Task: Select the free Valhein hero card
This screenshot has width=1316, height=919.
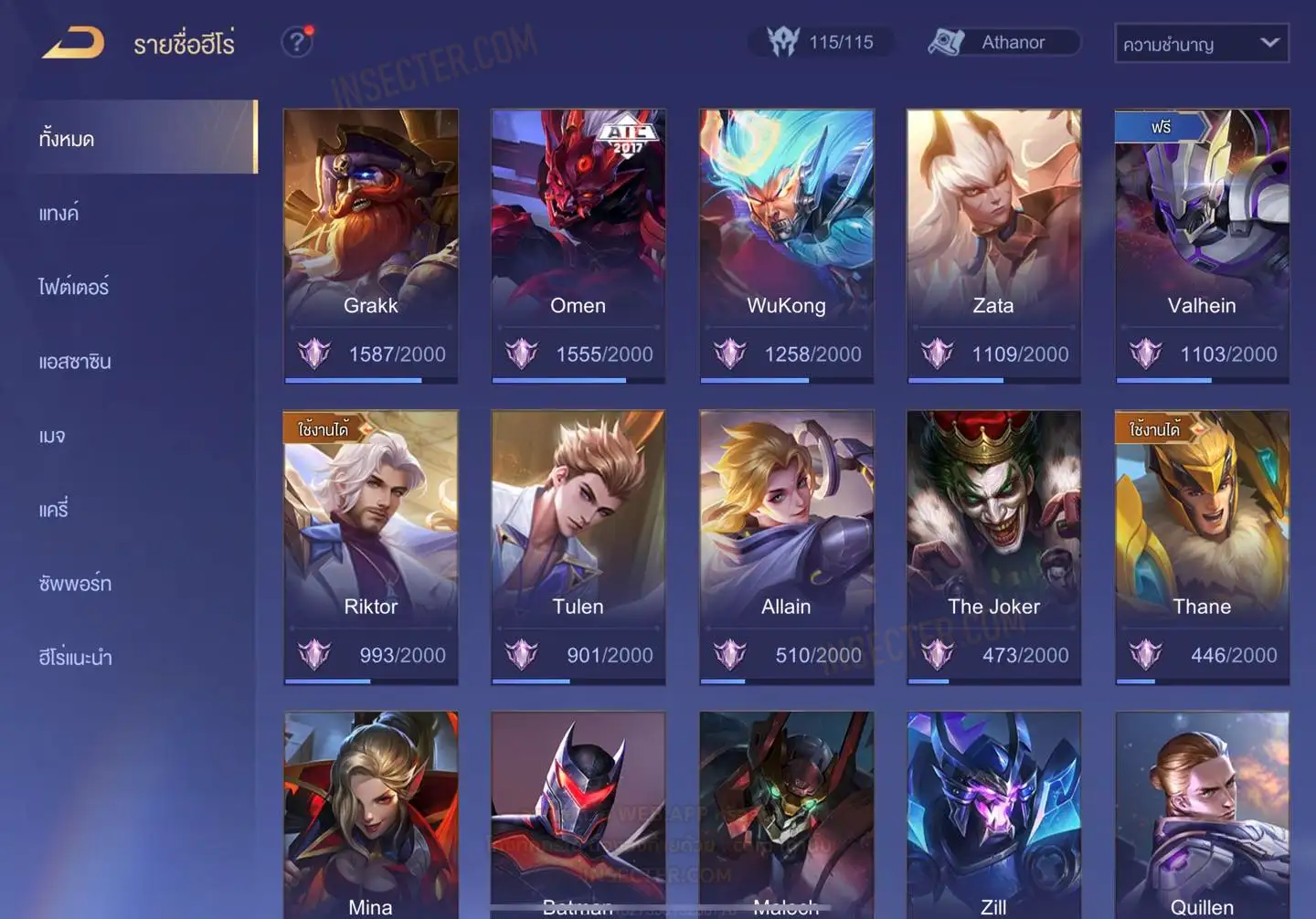Action: click(x=1202, y=245)
